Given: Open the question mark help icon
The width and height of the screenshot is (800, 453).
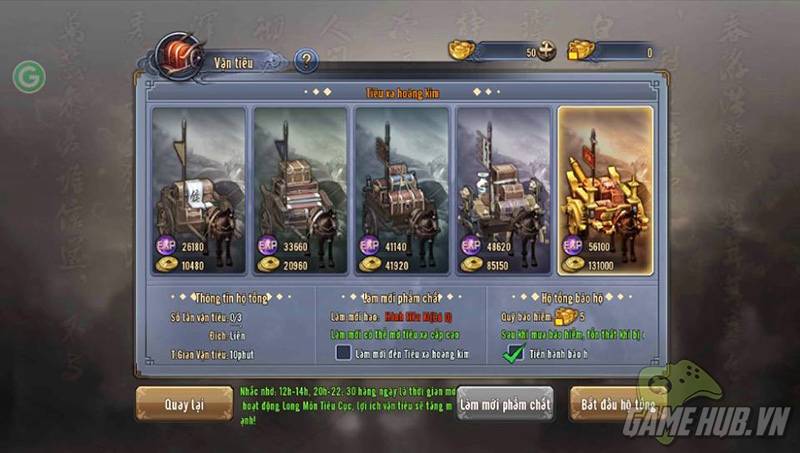Looking at the screenshot, I should 306,62.
